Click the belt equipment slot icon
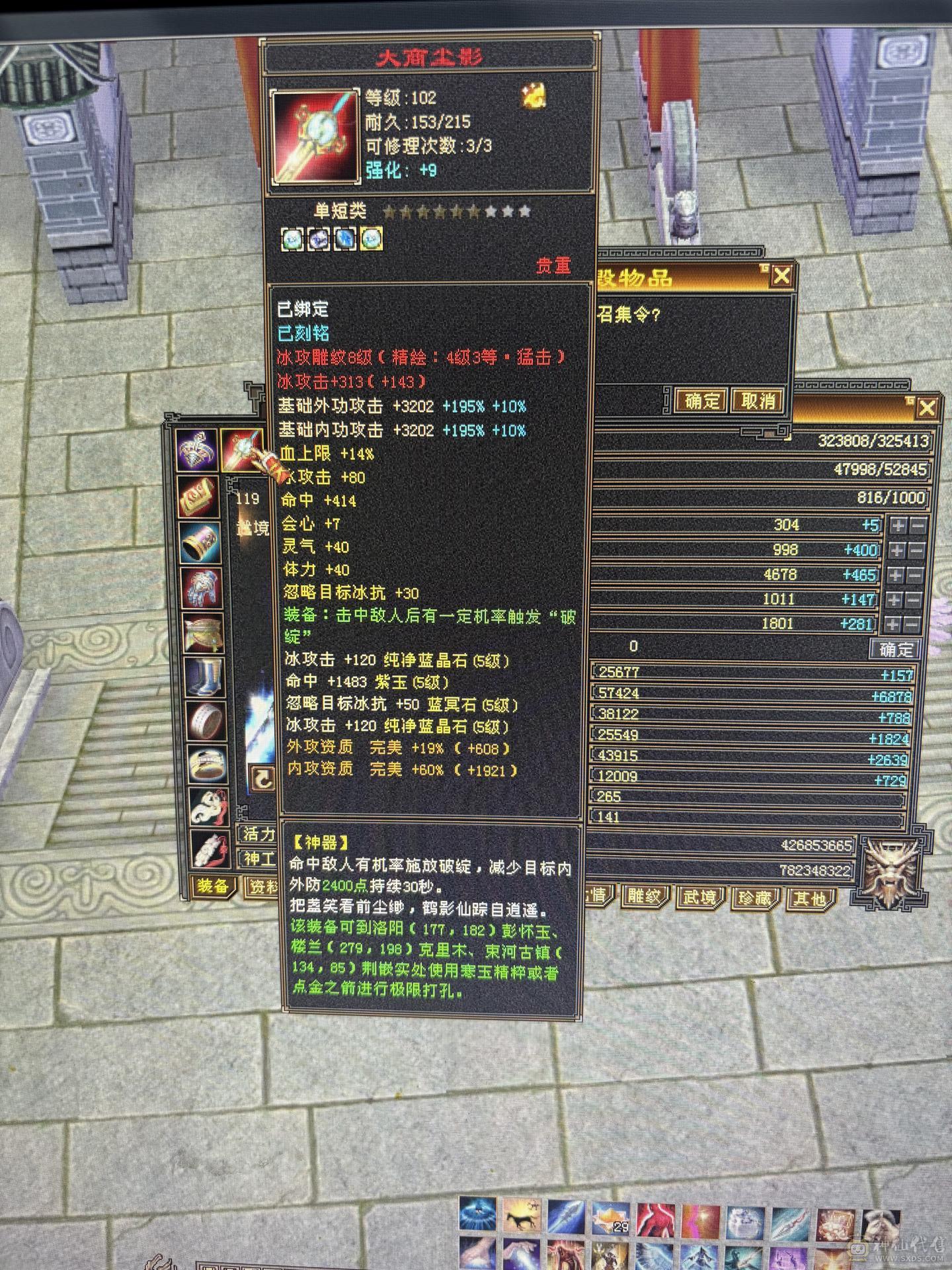This screenshot has width=952, height=1270. tap(198, 630)
